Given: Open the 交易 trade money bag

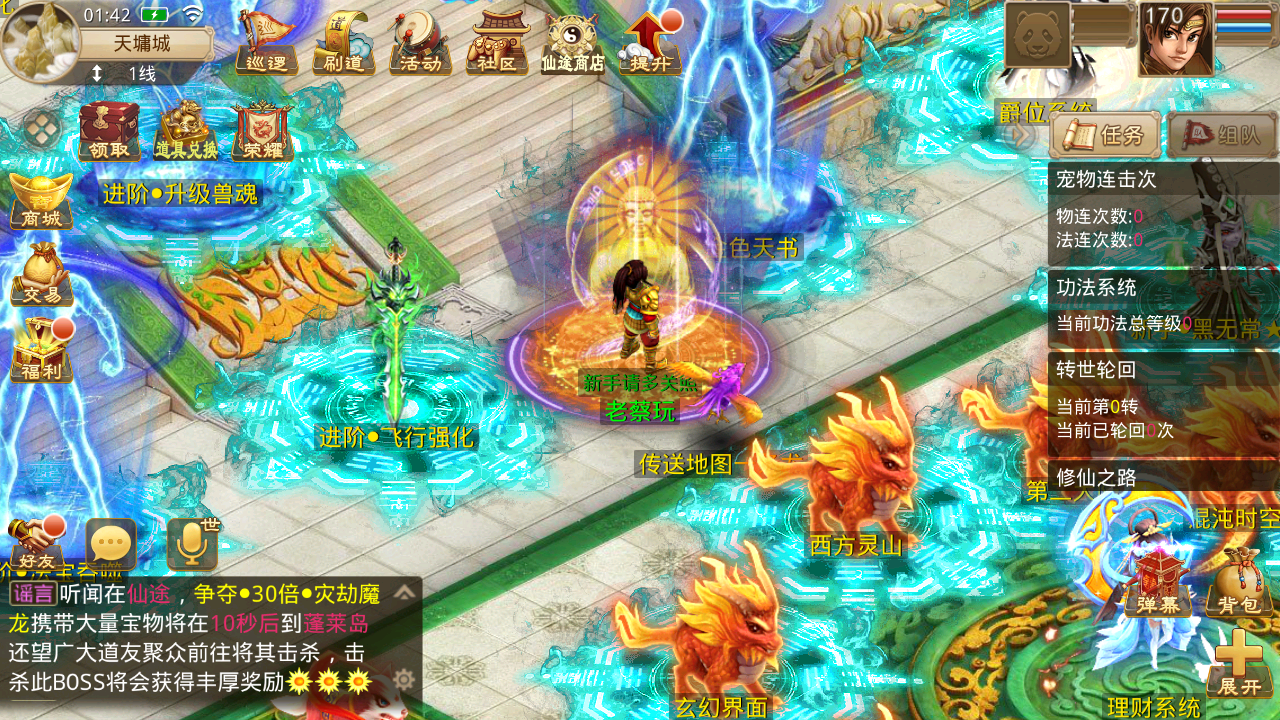Looking at the screenshot, I should tap(41, 274).
